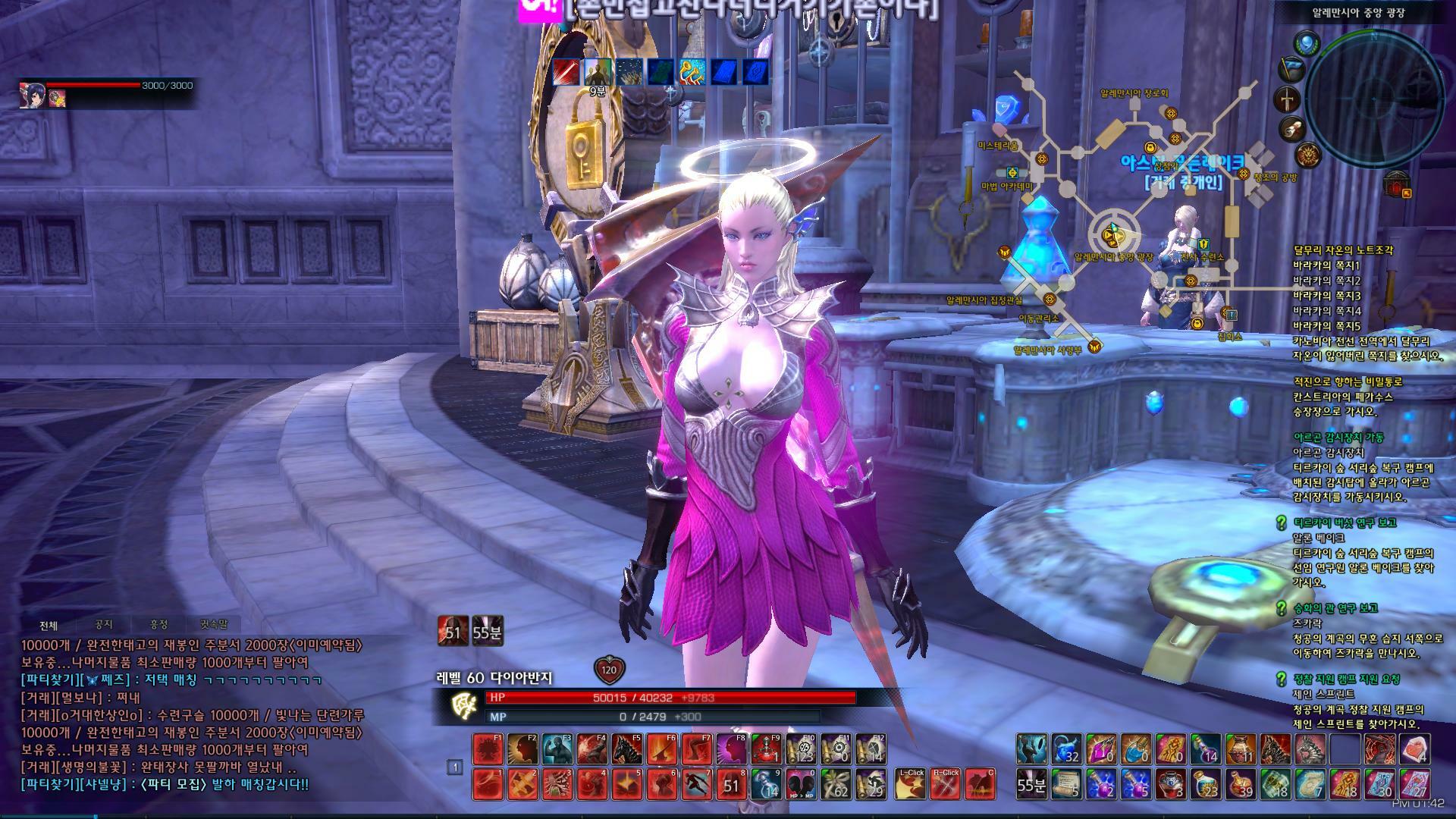Select the party member portrait
The width and height of the screenshot is (1456, 819).
click(33, 95)
